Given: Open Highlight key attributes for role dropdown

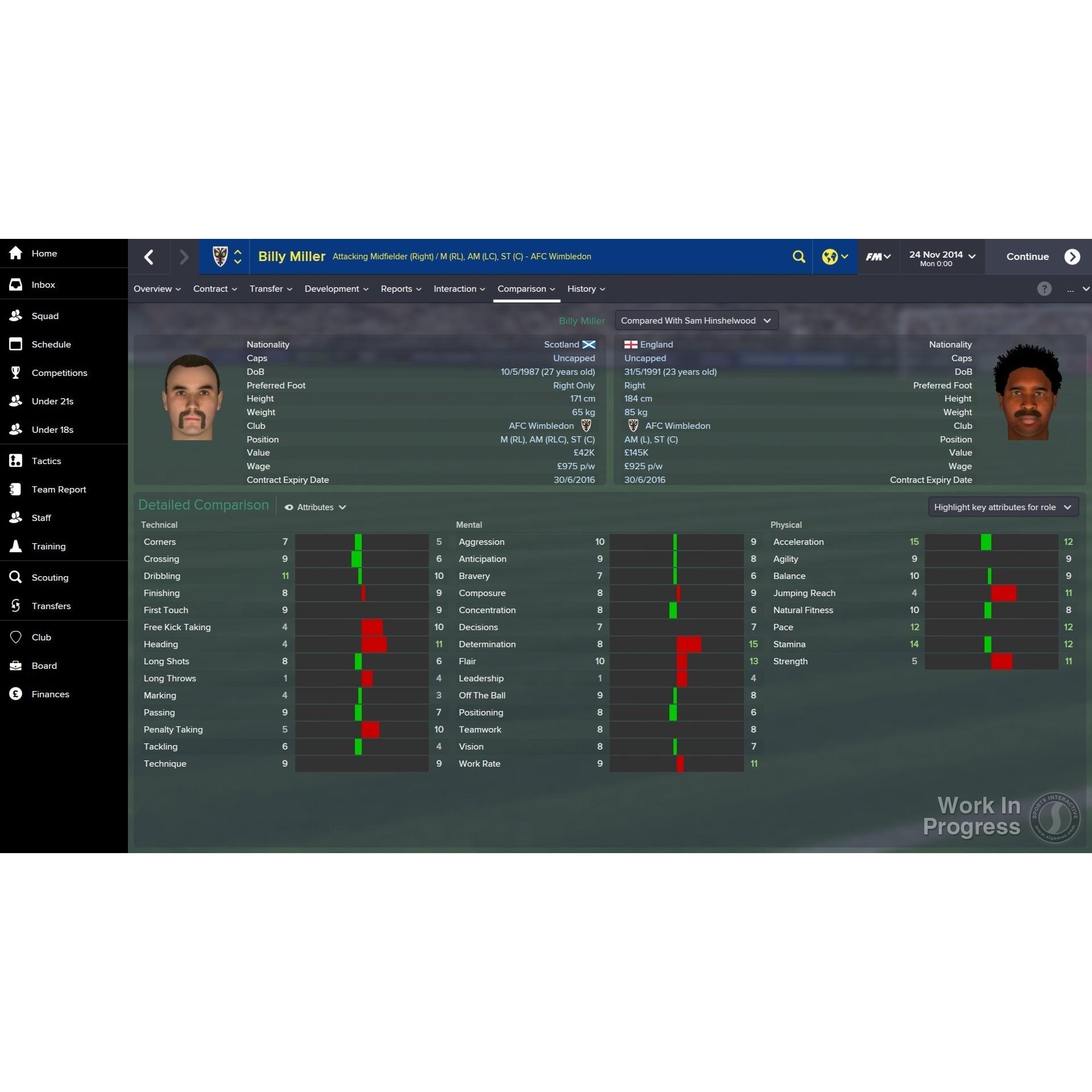Looking at the screenshot, I should click(x=1002, y=507).
